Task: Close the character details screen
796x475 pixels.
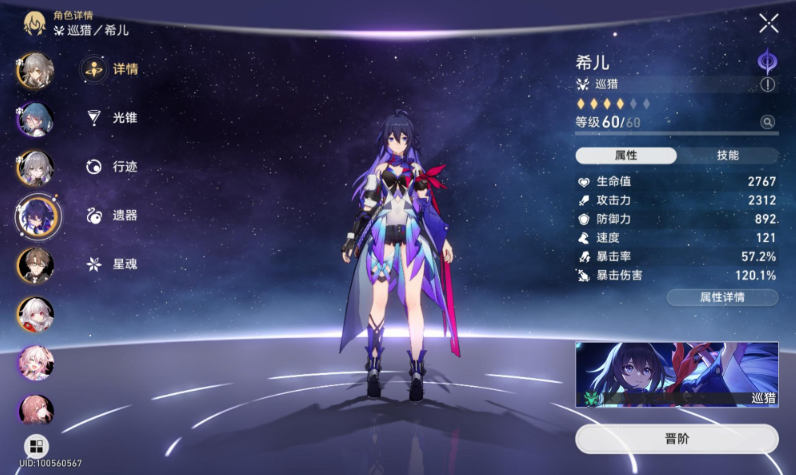Action: point(768,24)
